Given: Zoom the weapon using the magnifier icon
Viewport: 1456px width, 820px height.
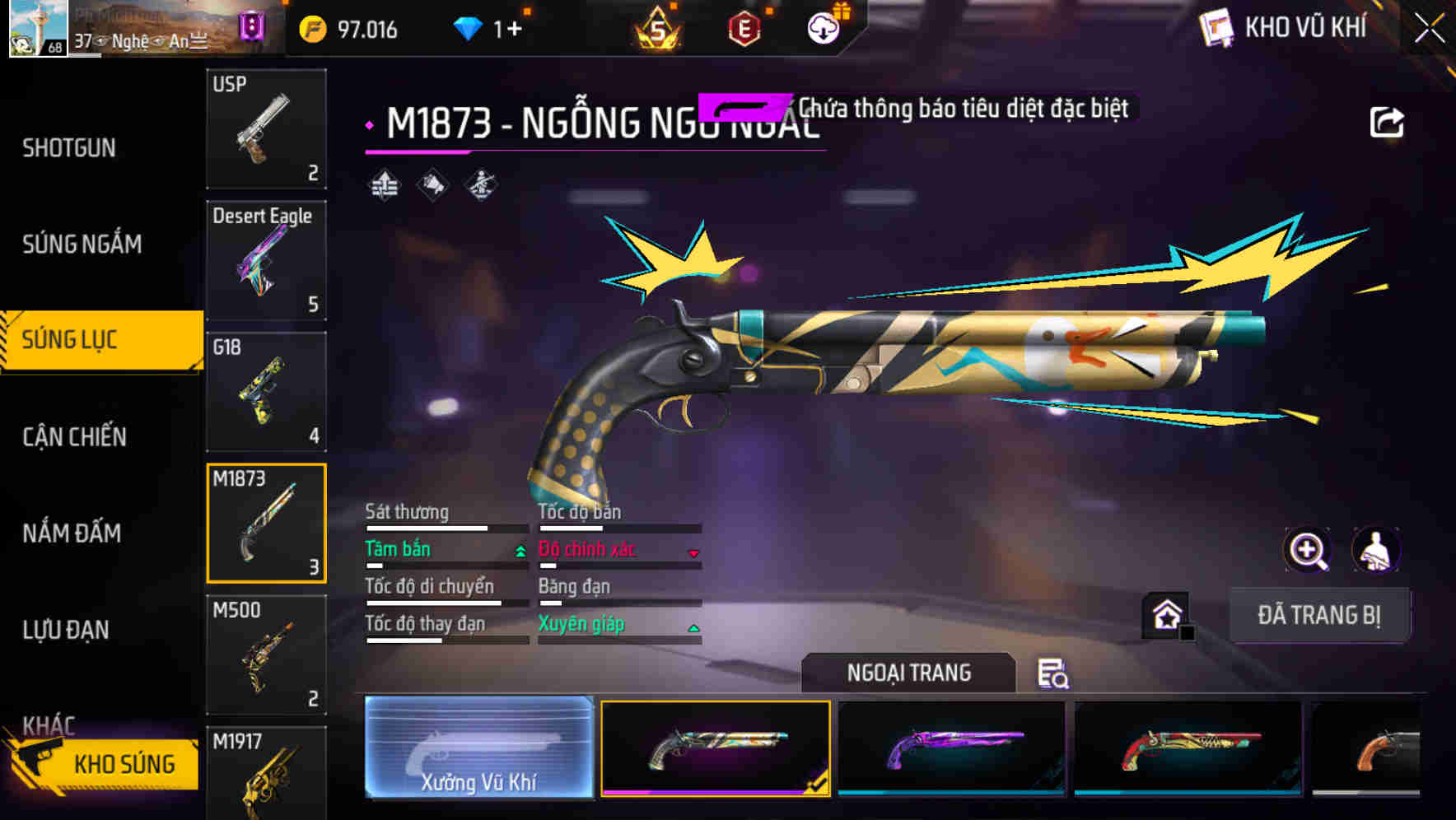Looking at the screenshot, I should (1308, 550).
